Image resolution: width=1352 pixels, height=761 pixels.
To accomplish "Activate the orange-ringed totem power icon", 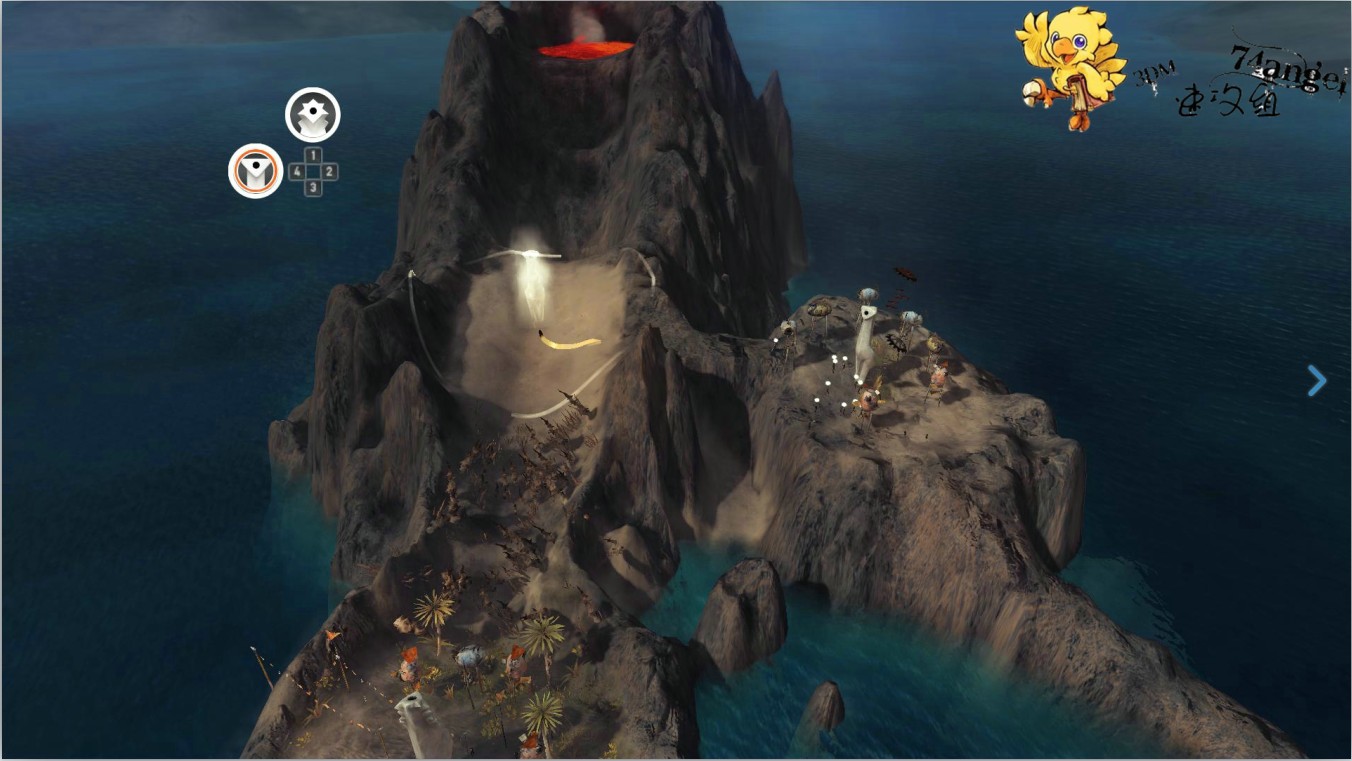I will pos(256,172).
